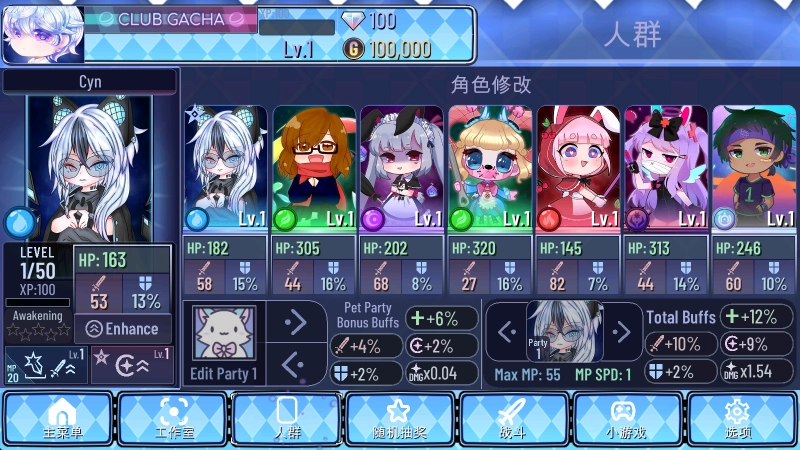Enter the 战斗 battle mode
The width and height of the screenshot is (800, 450).
[514, 418]
